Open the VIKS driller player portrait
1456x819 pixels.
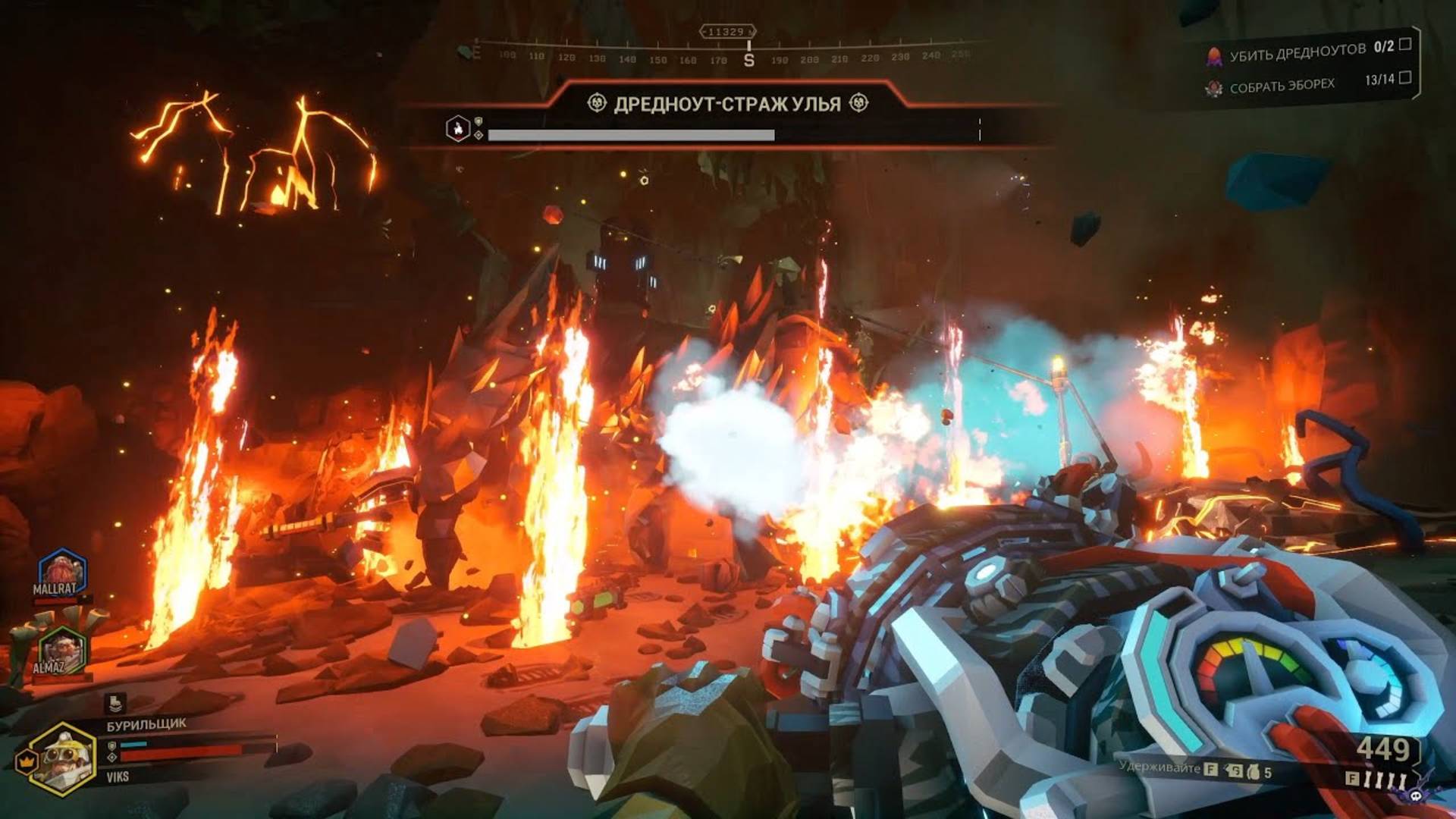coord(62,758)
